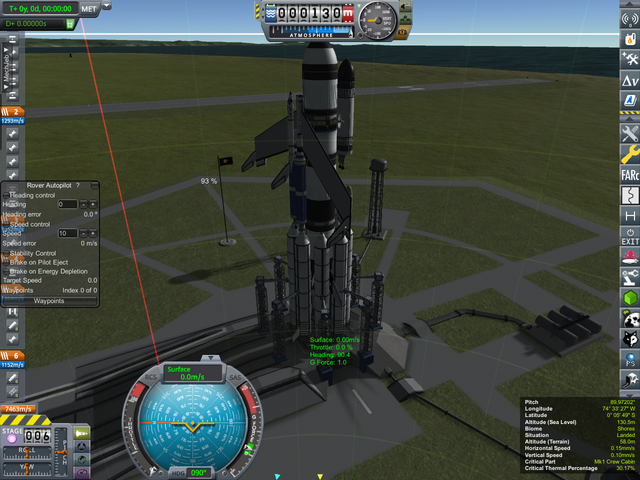The height and width of the screenshot is (480, 640).
Task: Toggle Brake on Pilot Eject
Action: click(5, 262)
